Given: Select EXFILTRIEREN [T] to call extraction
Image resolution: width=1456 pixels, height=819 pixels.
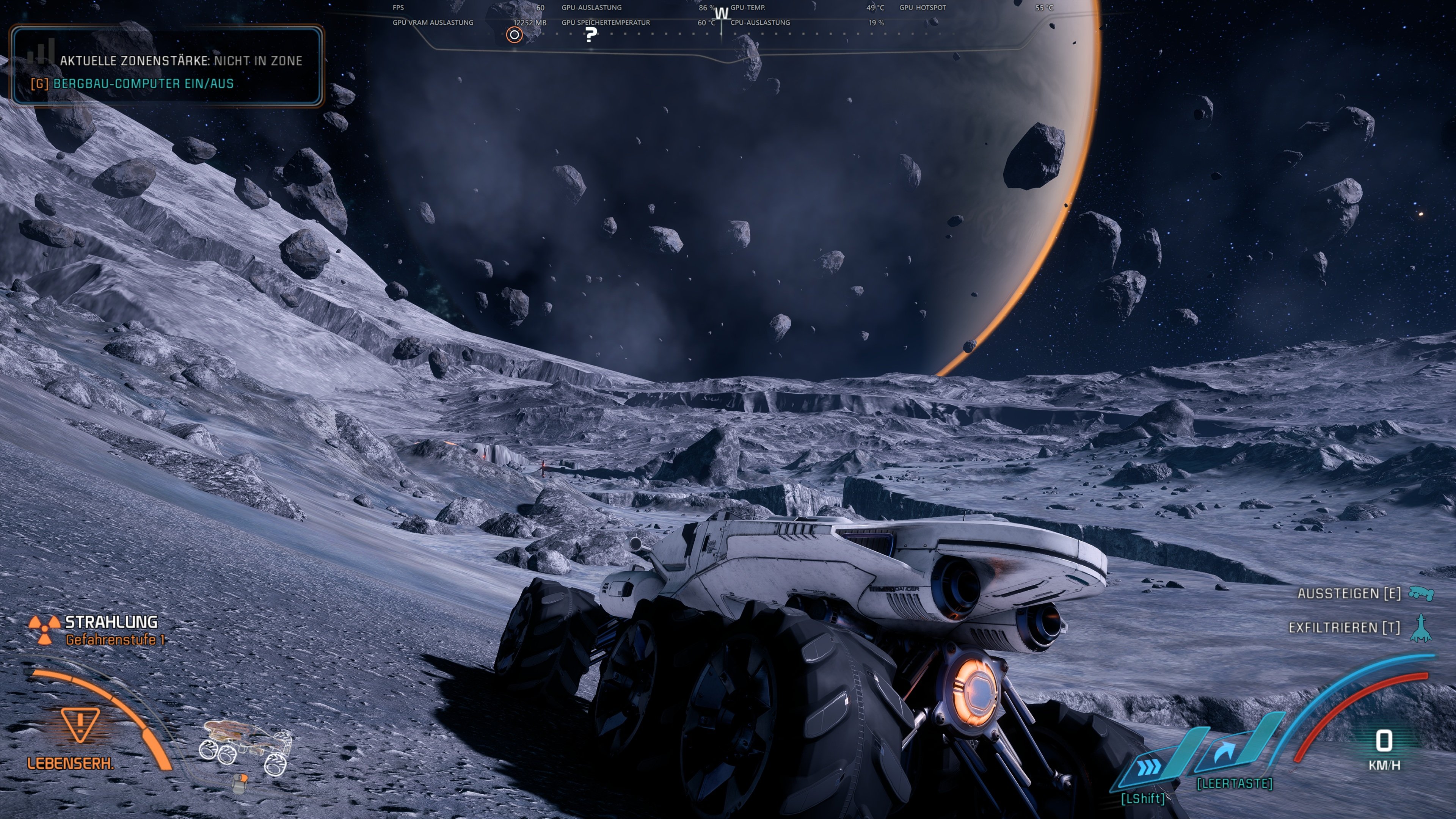Looking at the screenshot, I should pyautogui.click(x=1347, y=628).
